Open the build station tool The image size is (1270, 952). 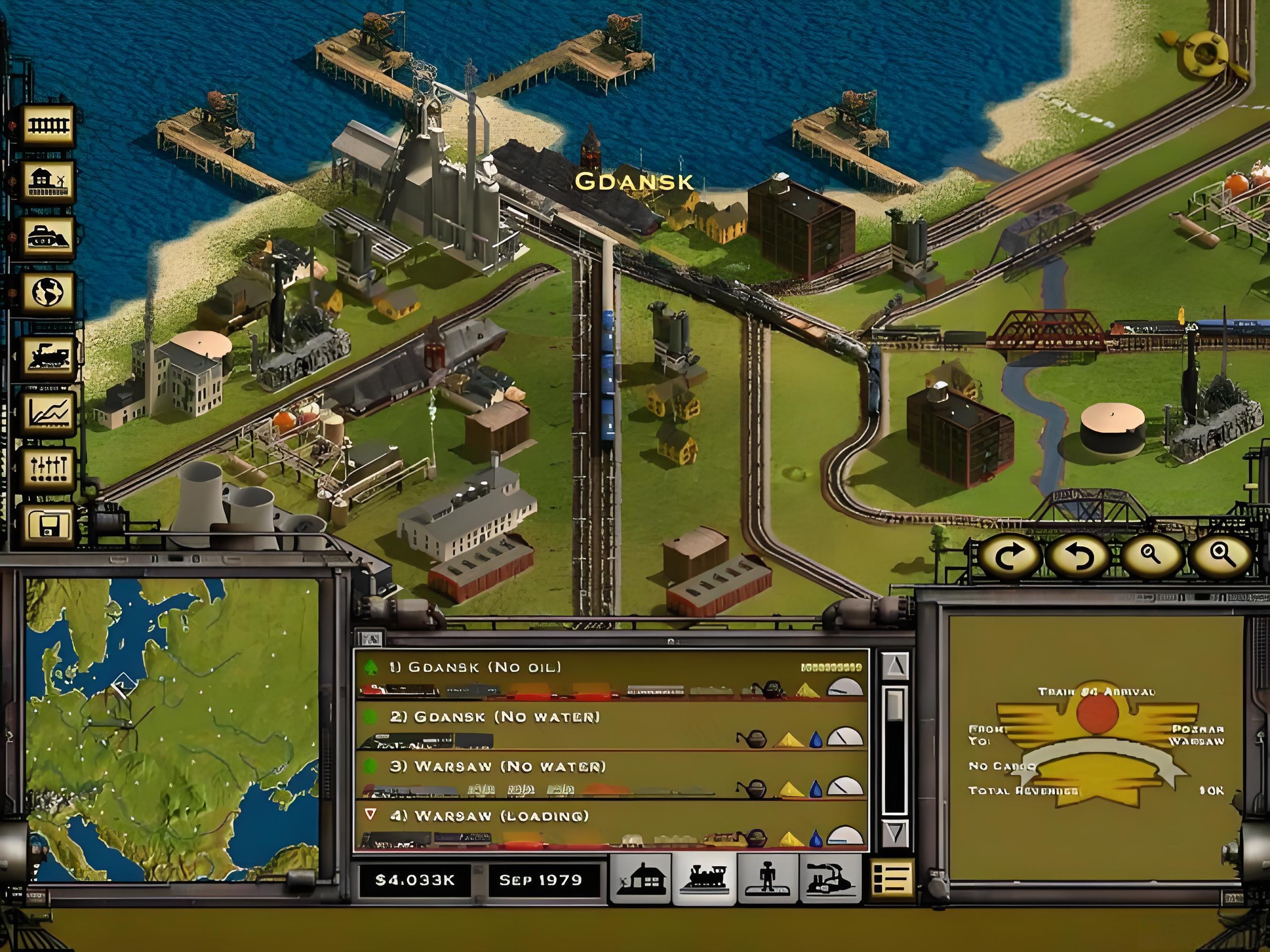coord(49,181)
